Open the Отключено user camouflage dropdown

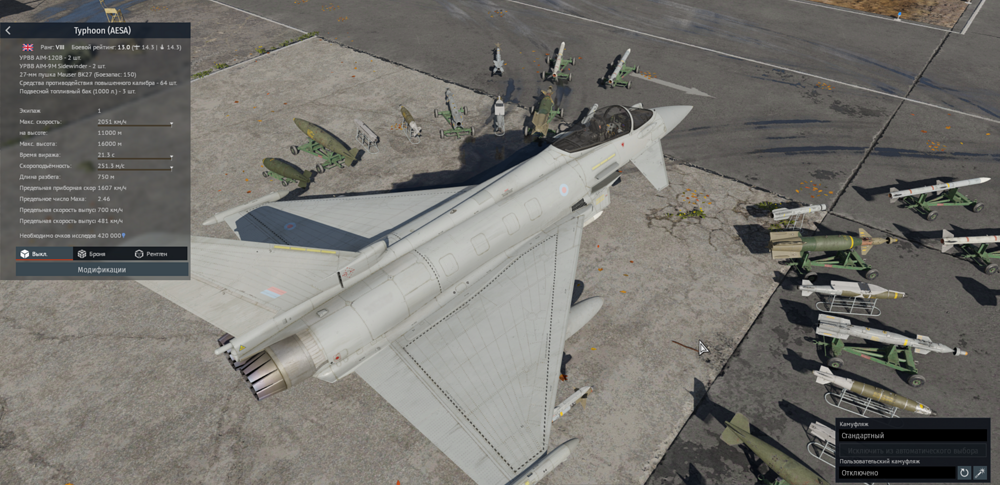click(x=895, y=473)
